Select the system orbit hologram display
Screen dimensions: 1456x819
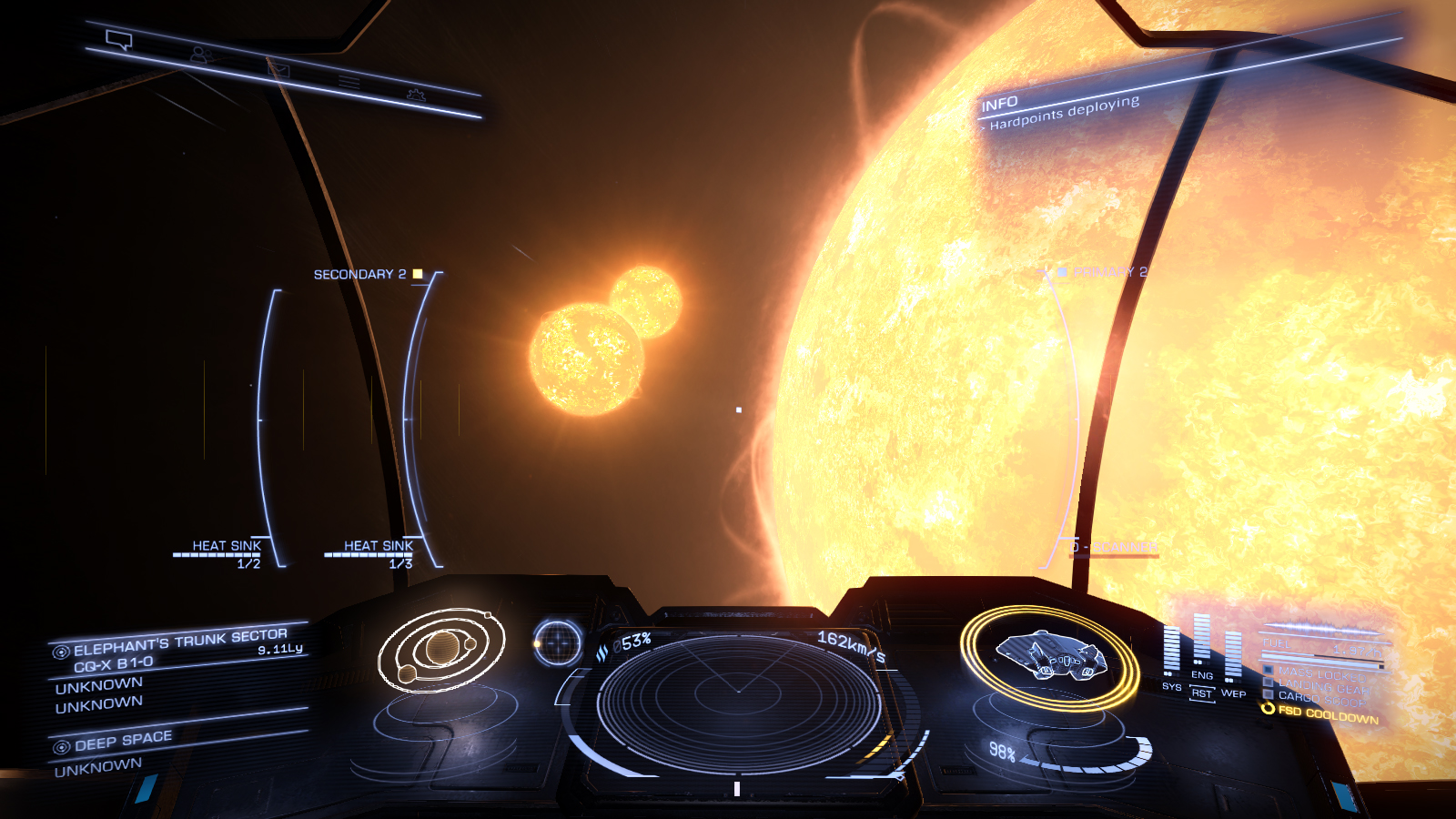(x=442, y=650)
